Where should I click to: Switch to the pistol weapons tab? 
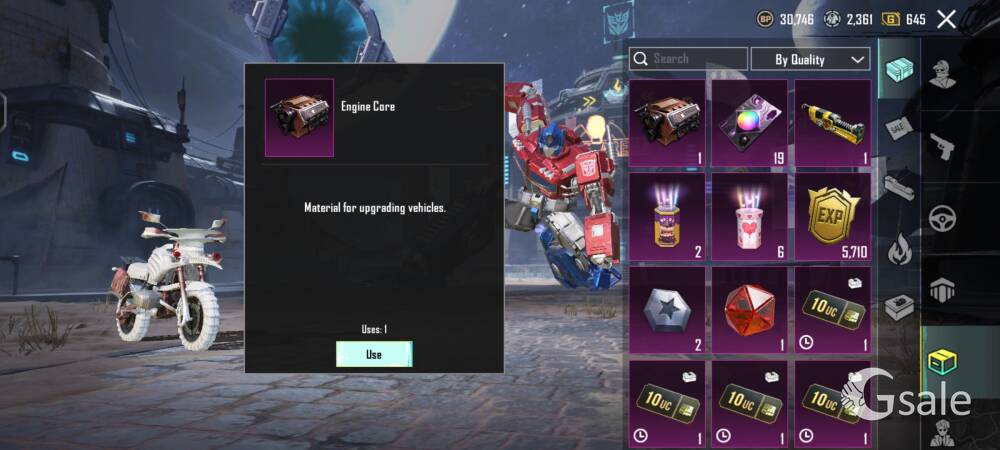point(942,147)
